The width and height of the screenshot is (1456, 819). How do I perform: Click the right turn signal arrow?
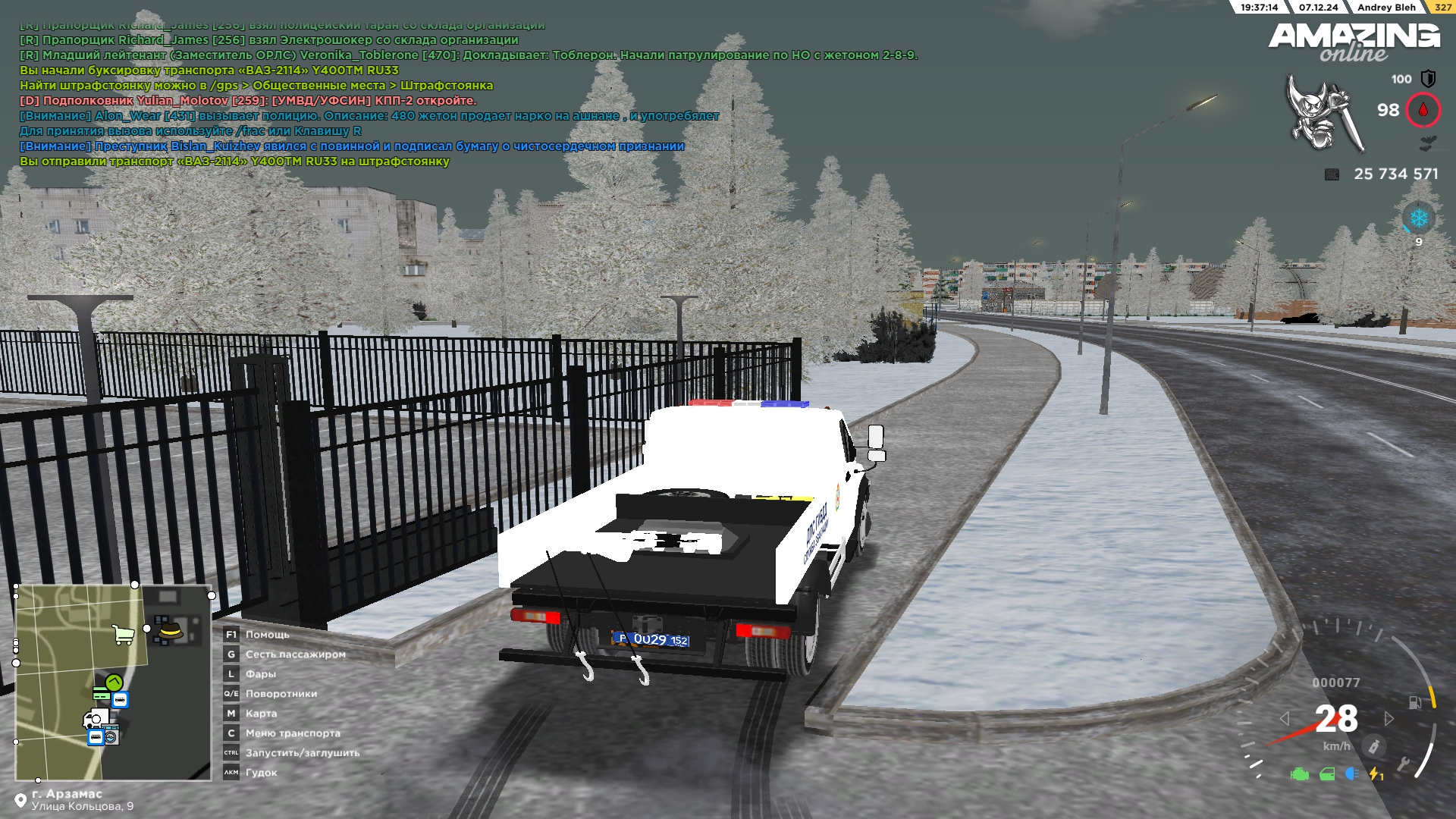tap(1389, 718)
